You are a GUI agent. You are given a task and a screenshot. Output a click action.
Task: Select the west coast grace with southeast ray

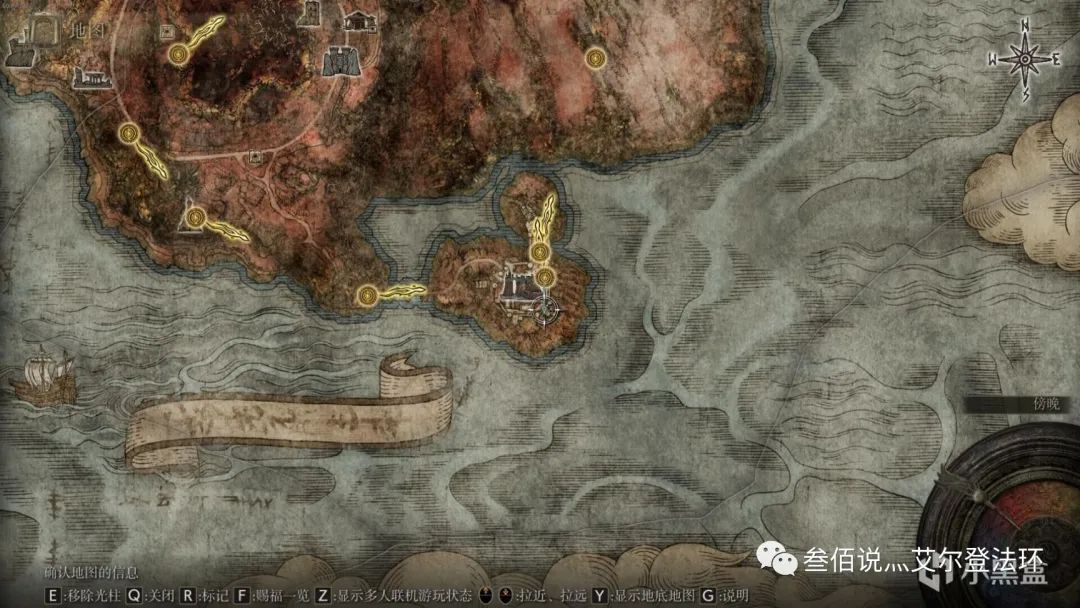pyautogui.click(x=128, y=133)
